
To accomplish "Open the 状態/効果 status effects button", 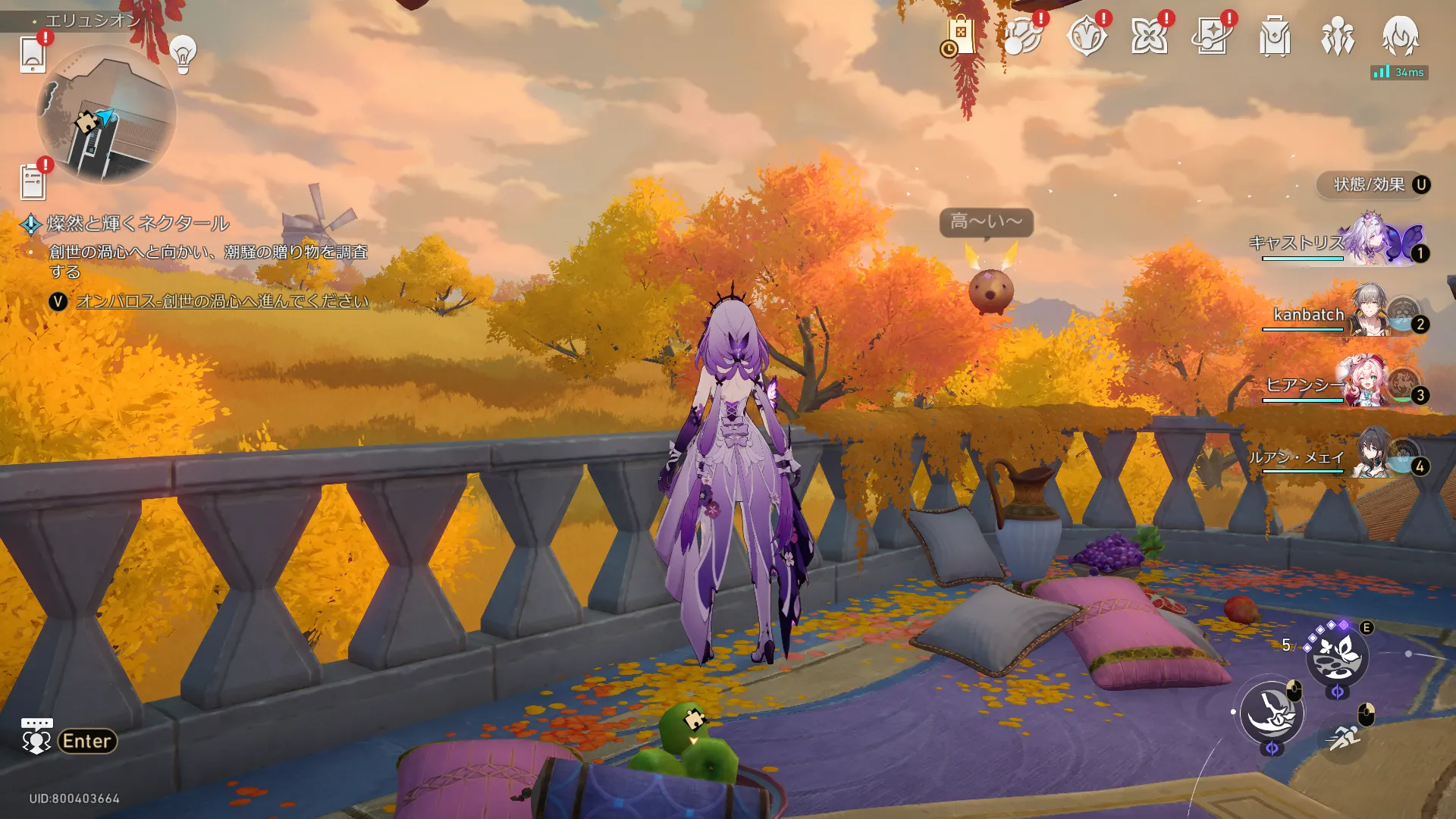I will [x=1374, y=185].
